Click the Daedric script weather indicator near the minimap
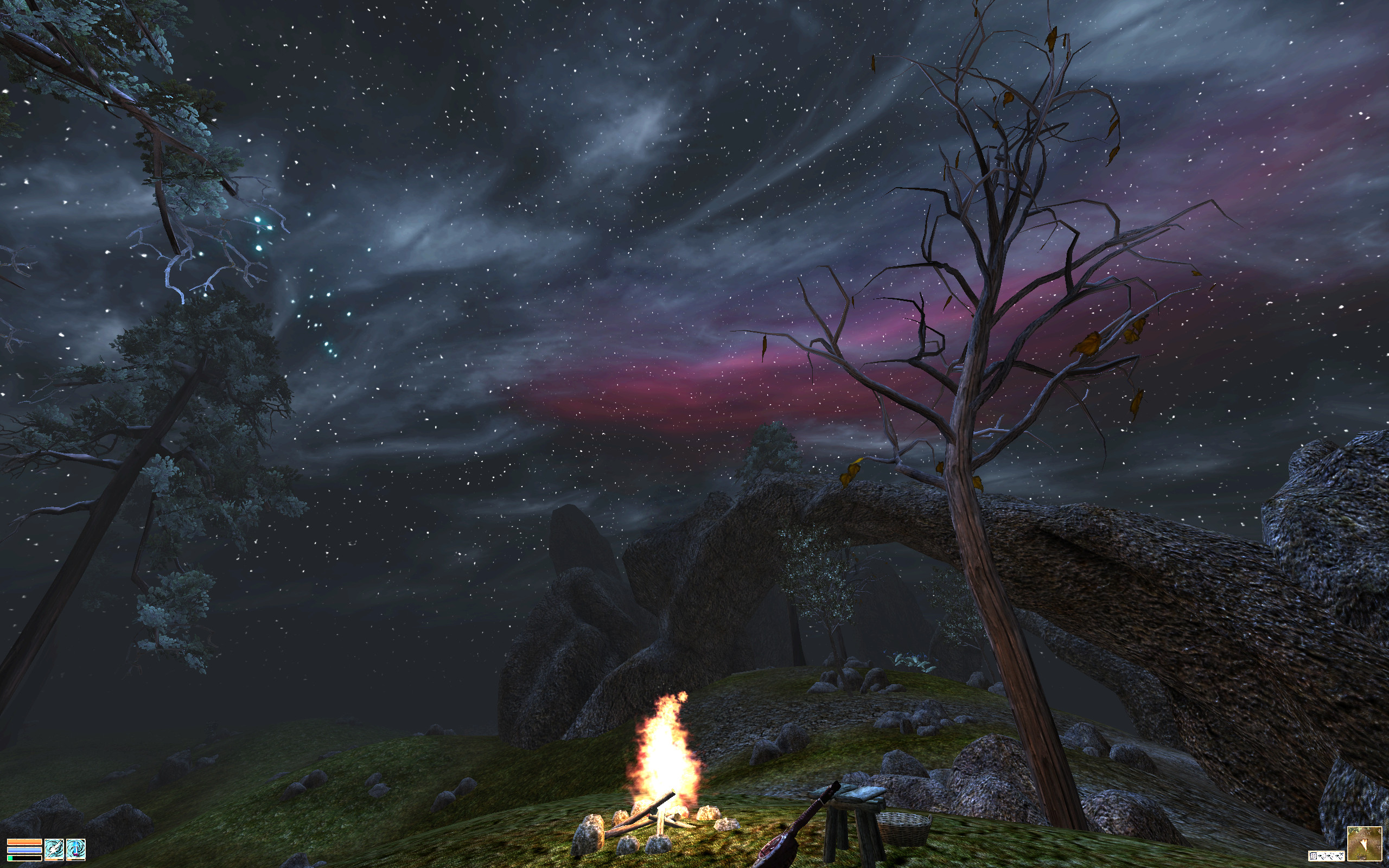Screen dimensions: 1389x868 (x=1327, y=856)
